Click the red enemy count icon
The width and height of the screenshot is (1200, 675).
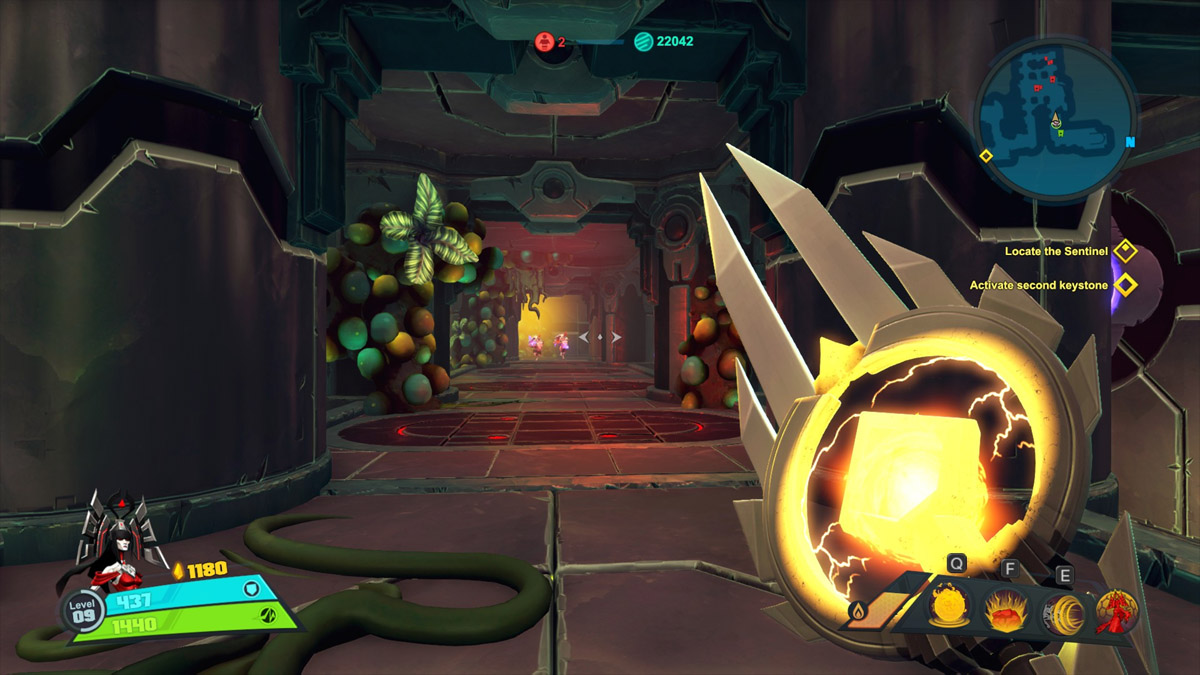tap(543, 42)
